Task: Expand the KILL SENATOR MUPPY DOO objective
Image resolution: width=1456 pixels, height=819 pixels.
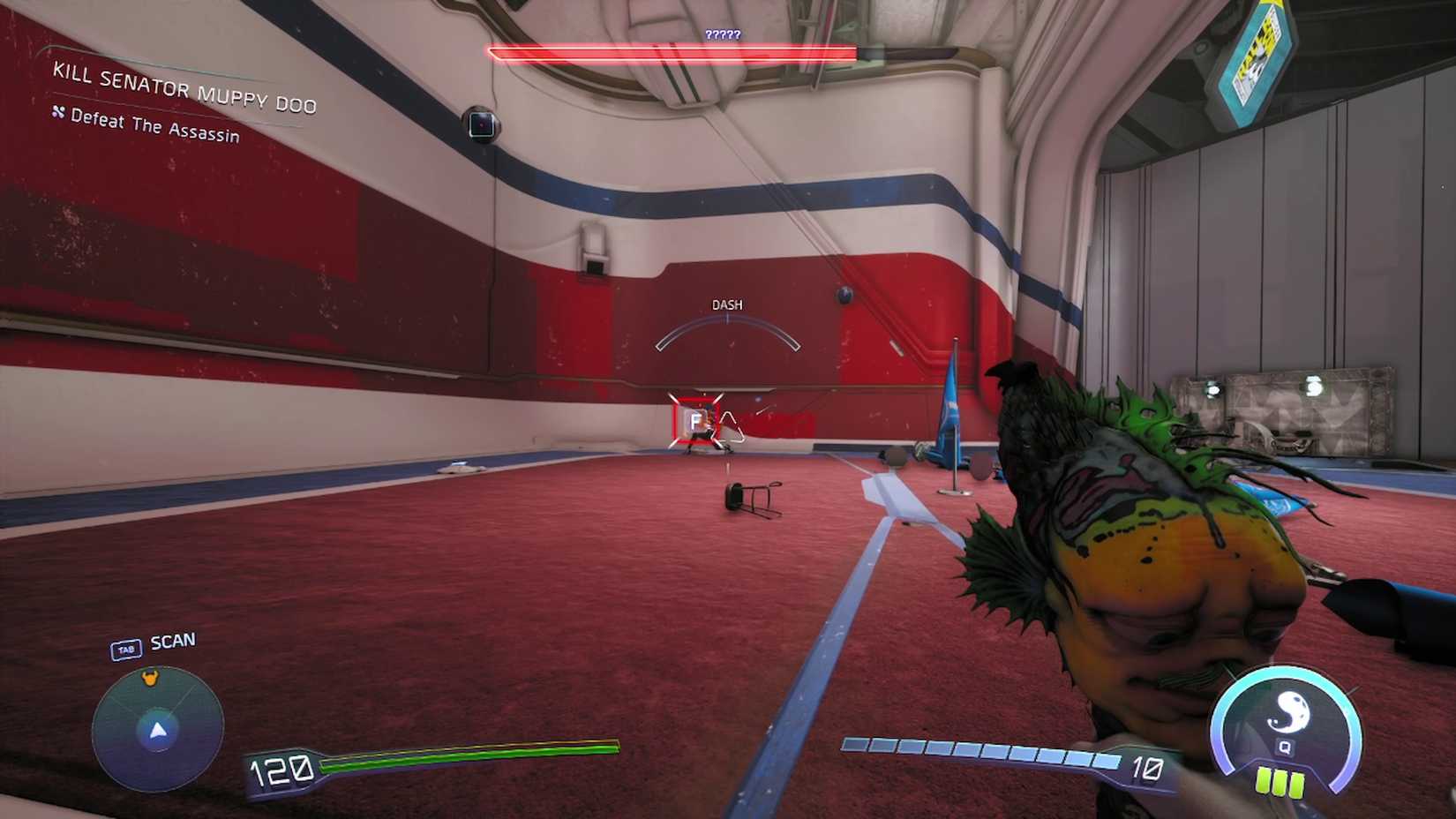Action: coord(185,89)
